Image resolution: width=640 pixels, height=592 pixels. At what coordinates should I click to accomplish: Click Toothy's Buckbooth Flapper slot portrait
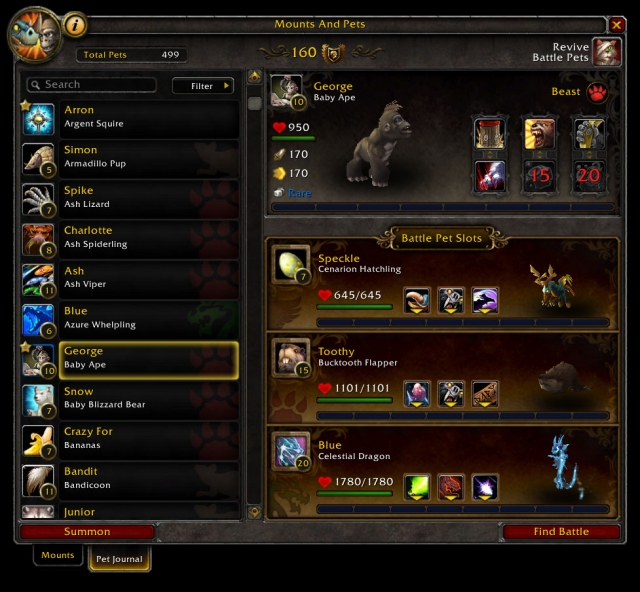point(291,357)
